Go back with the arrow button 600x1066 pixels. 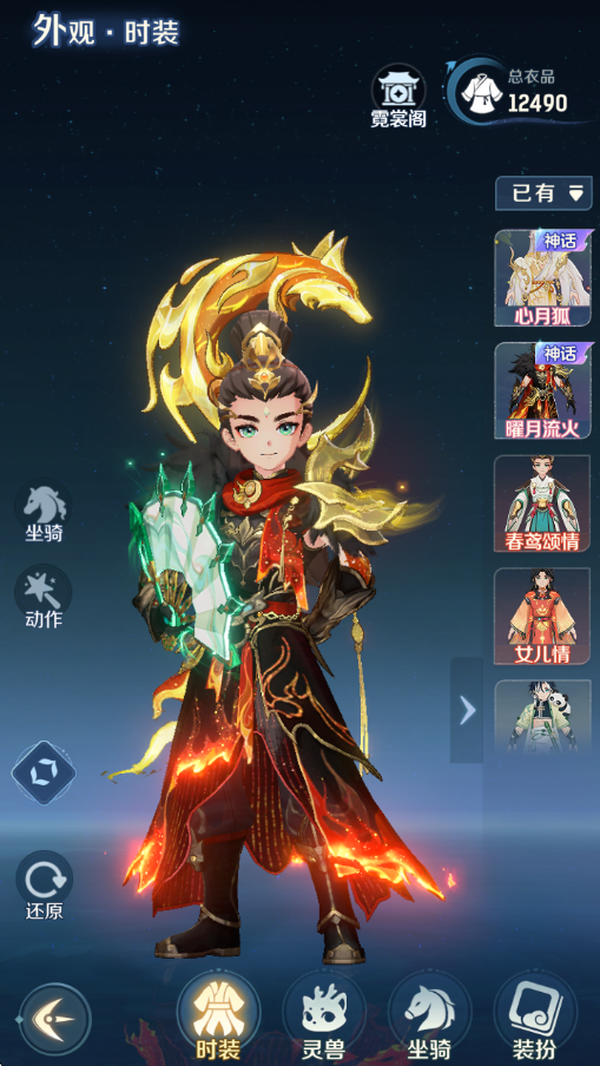[55, 1019]
